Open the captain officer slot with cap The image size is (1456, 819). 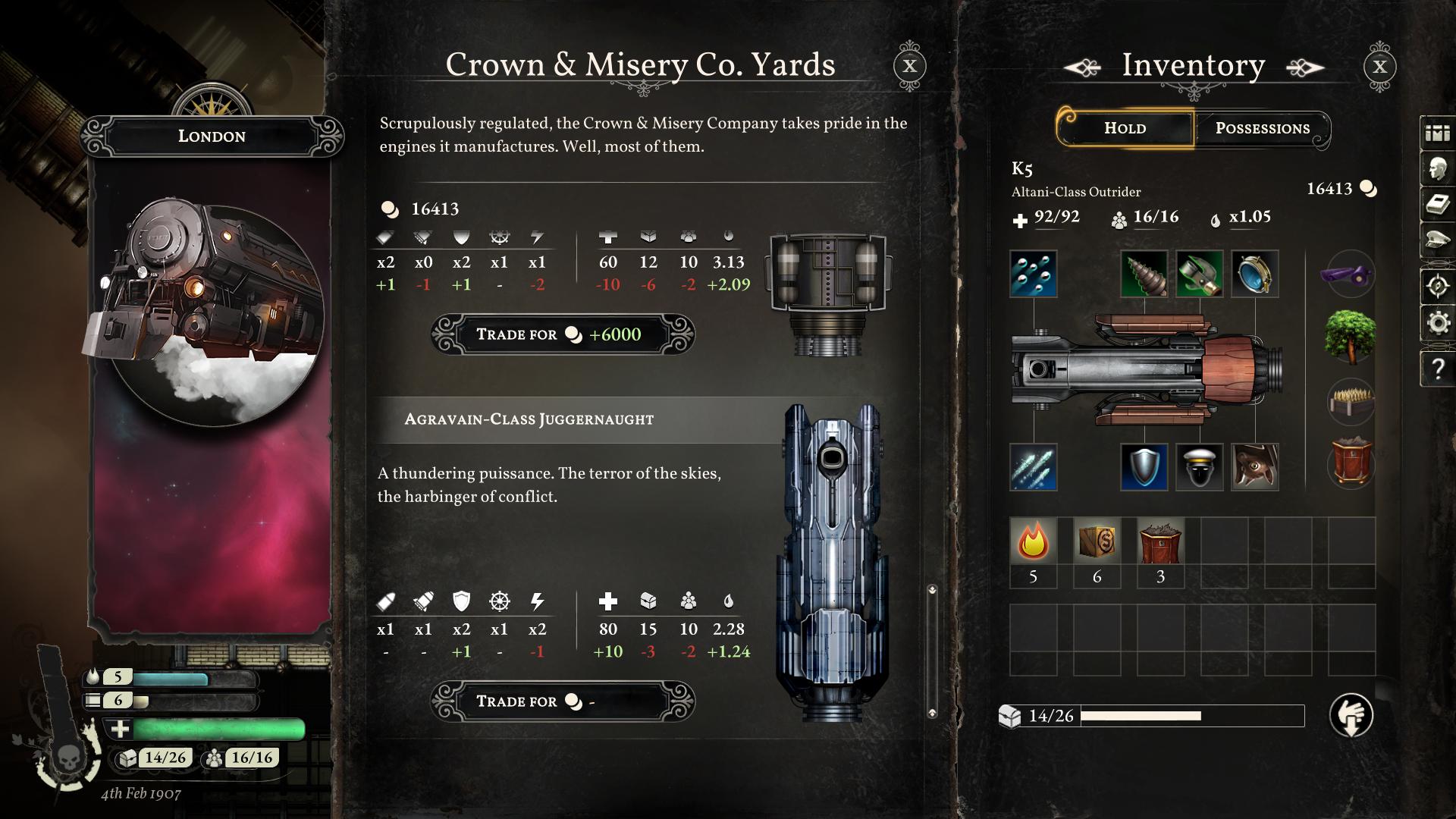point(1199,467)
